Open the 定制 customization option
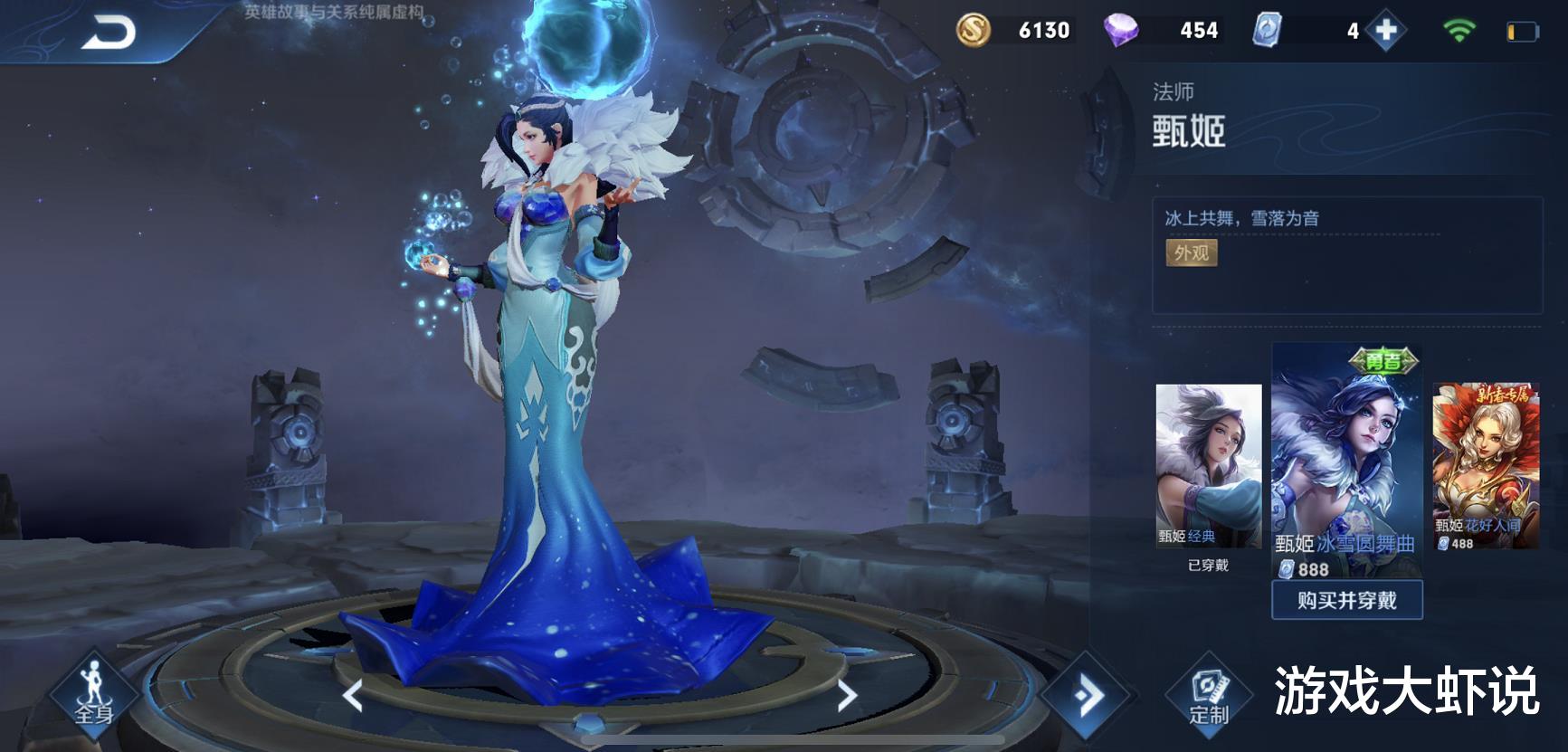The image size is (1568, 752). 1209,697
